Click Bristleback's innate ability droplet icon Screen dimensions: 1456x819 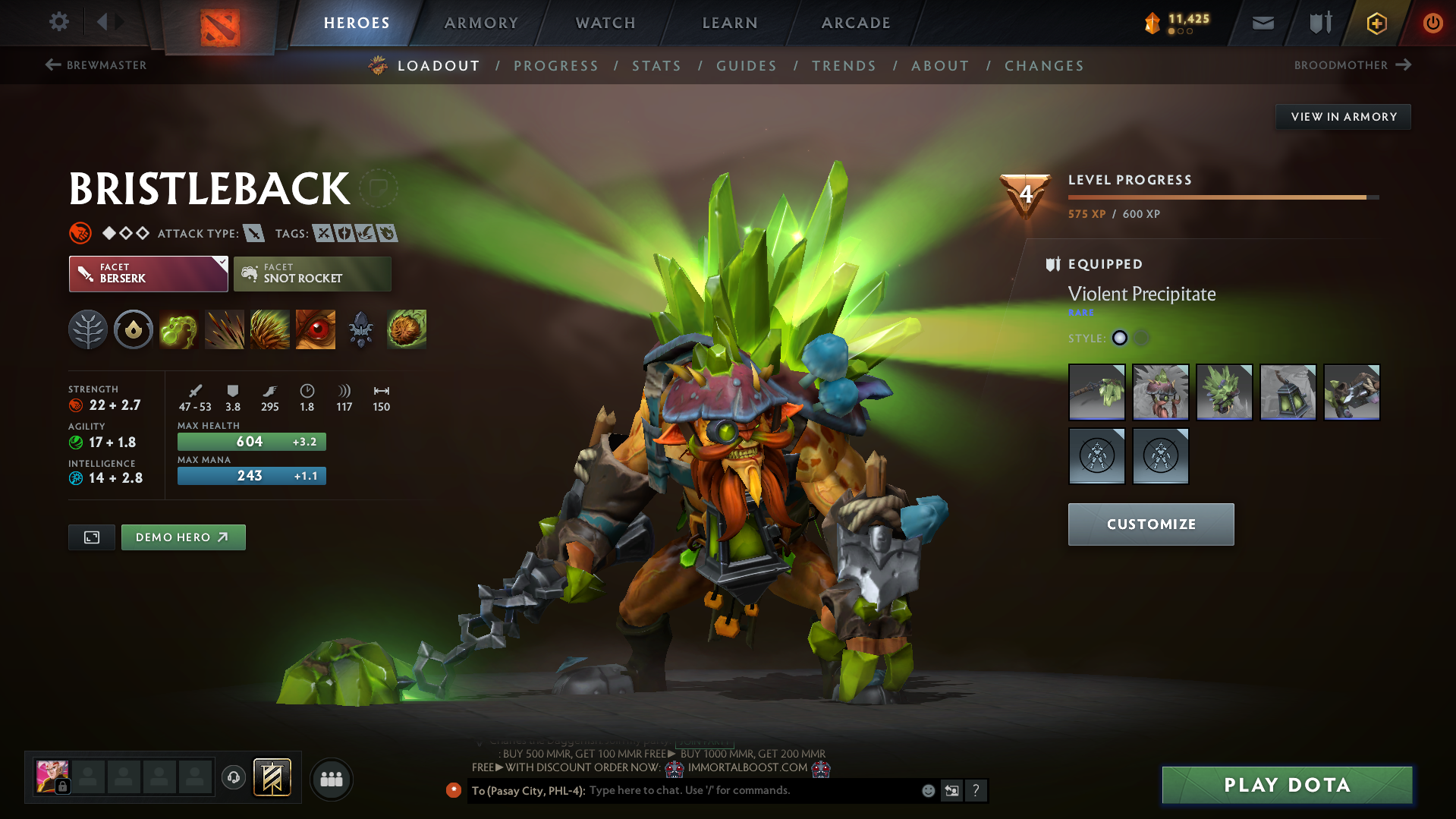click(x=134, y=329)
